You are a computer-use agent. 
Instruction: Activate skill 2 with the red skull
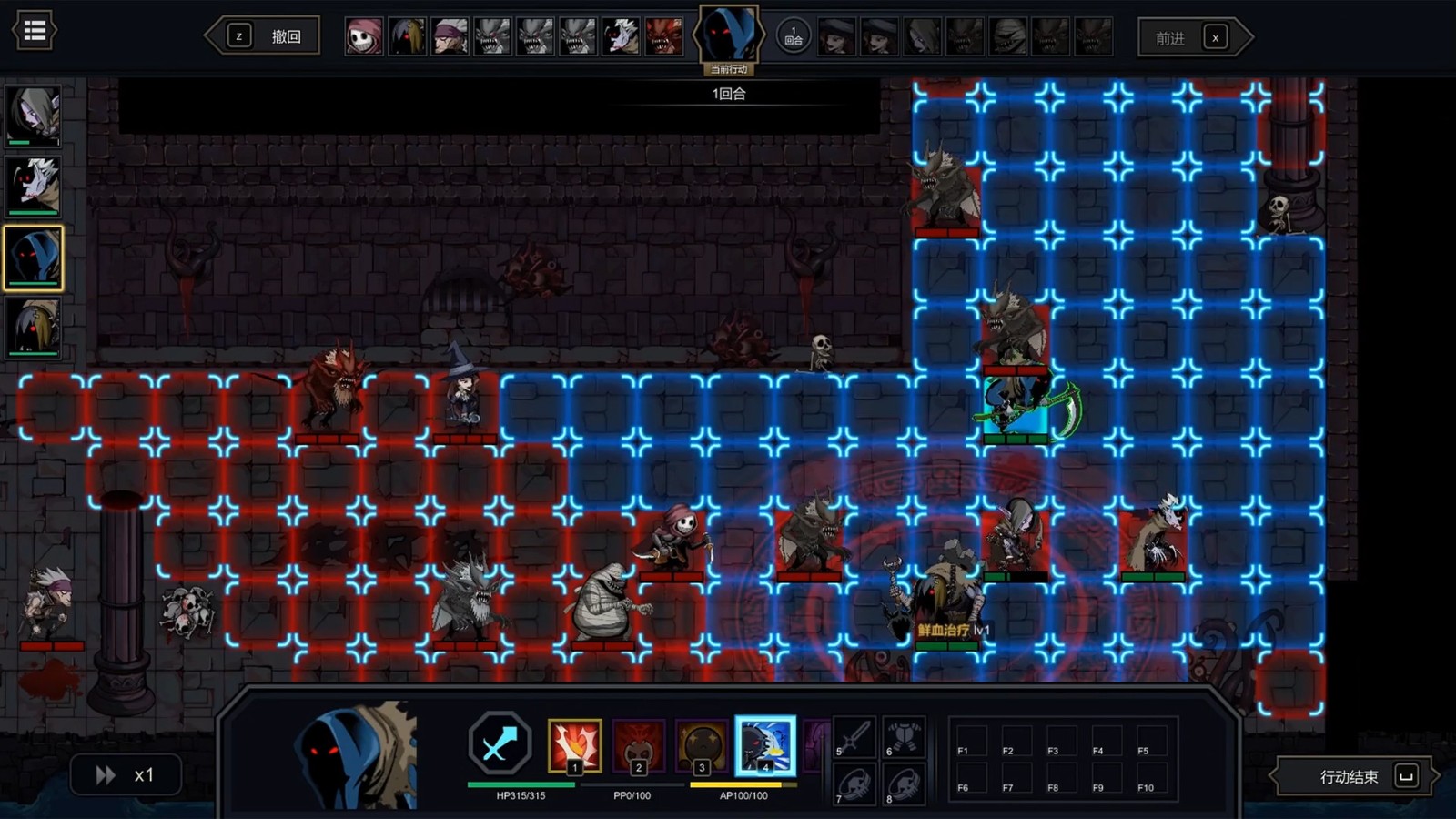[x=638, y=745]
